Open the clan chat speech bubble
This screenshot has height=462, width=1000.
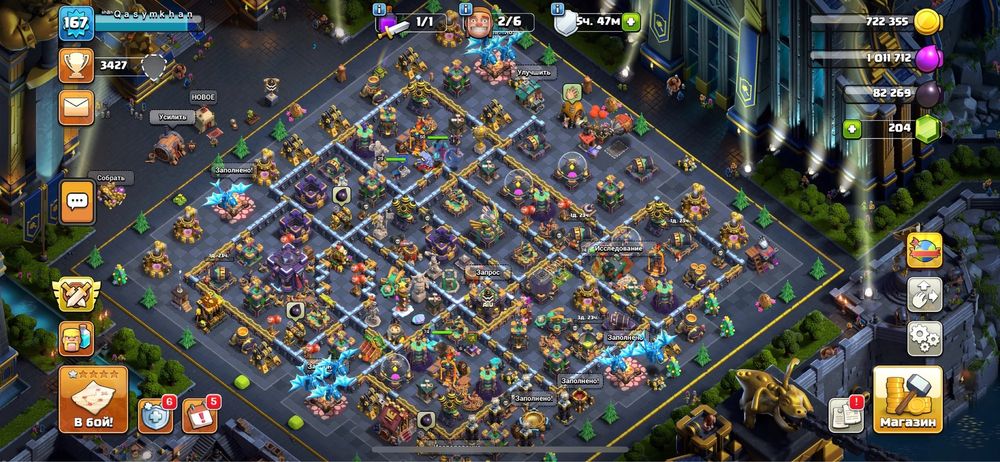[x=76, y=201]
